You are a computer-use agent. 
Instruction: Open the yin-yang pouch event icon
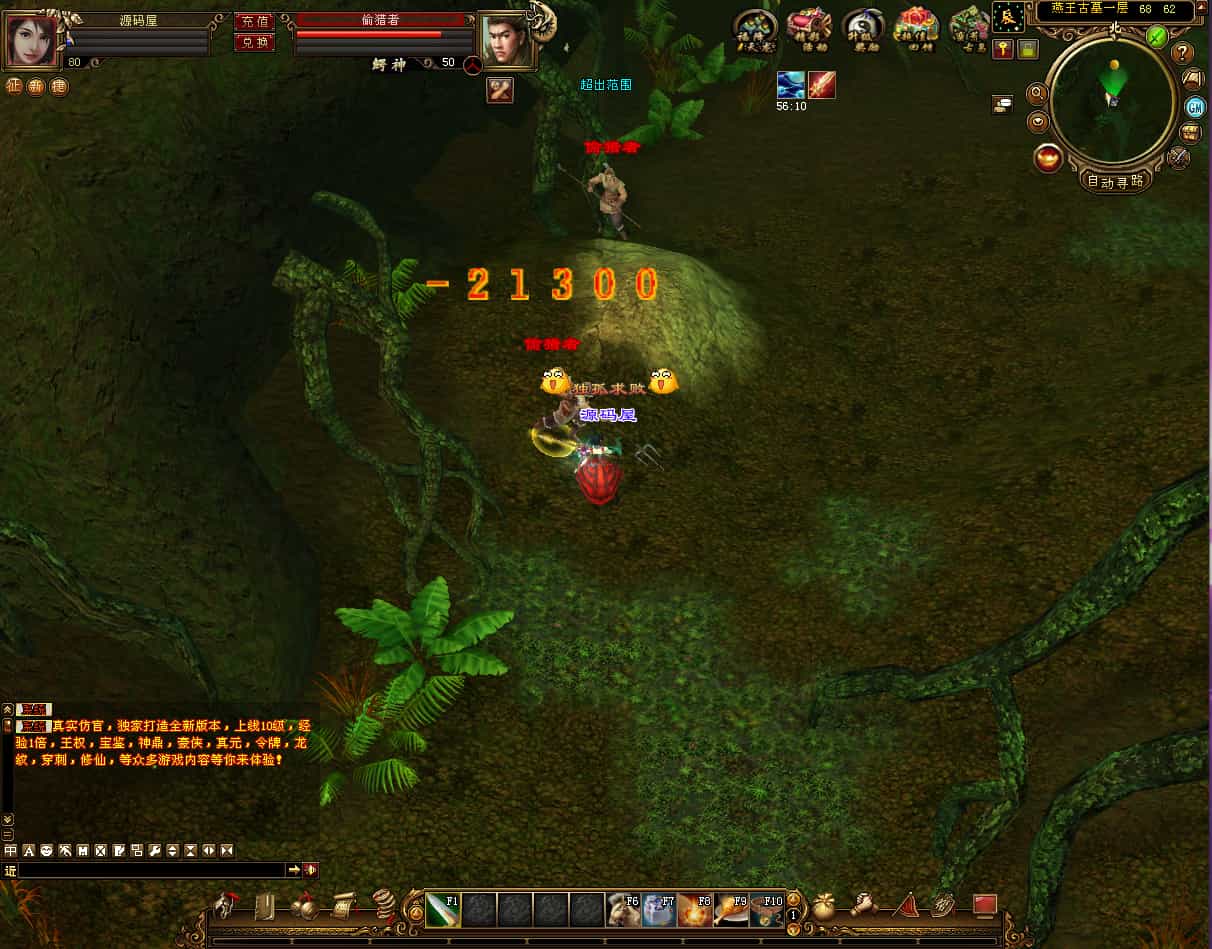click(x=862, y=27)
